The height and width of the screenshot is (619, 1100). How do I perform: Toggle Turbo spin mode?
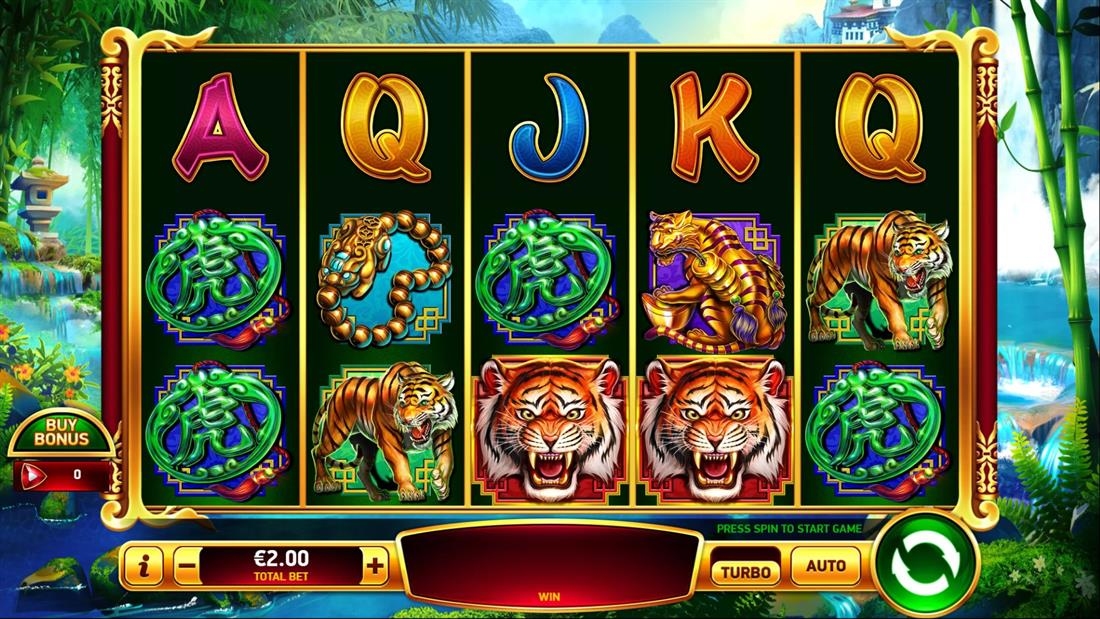(746, 571)
